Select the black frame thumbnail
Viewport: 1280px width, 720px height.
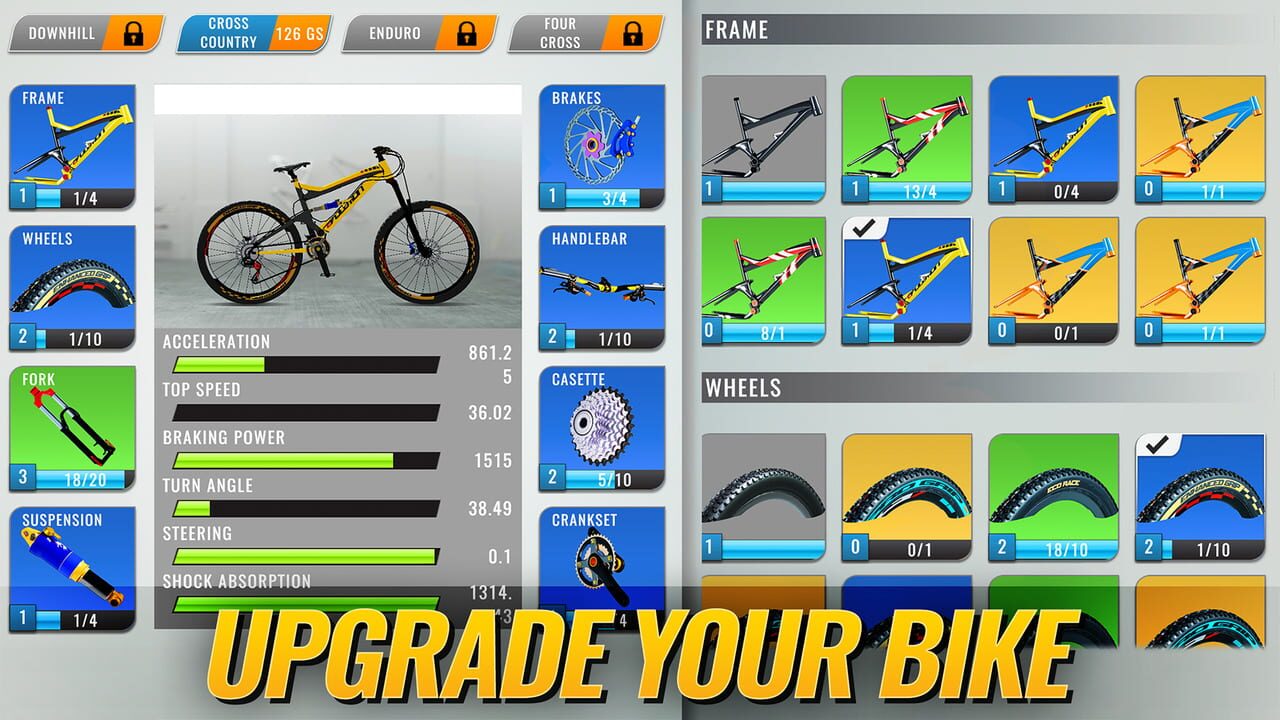click(764, 135)
